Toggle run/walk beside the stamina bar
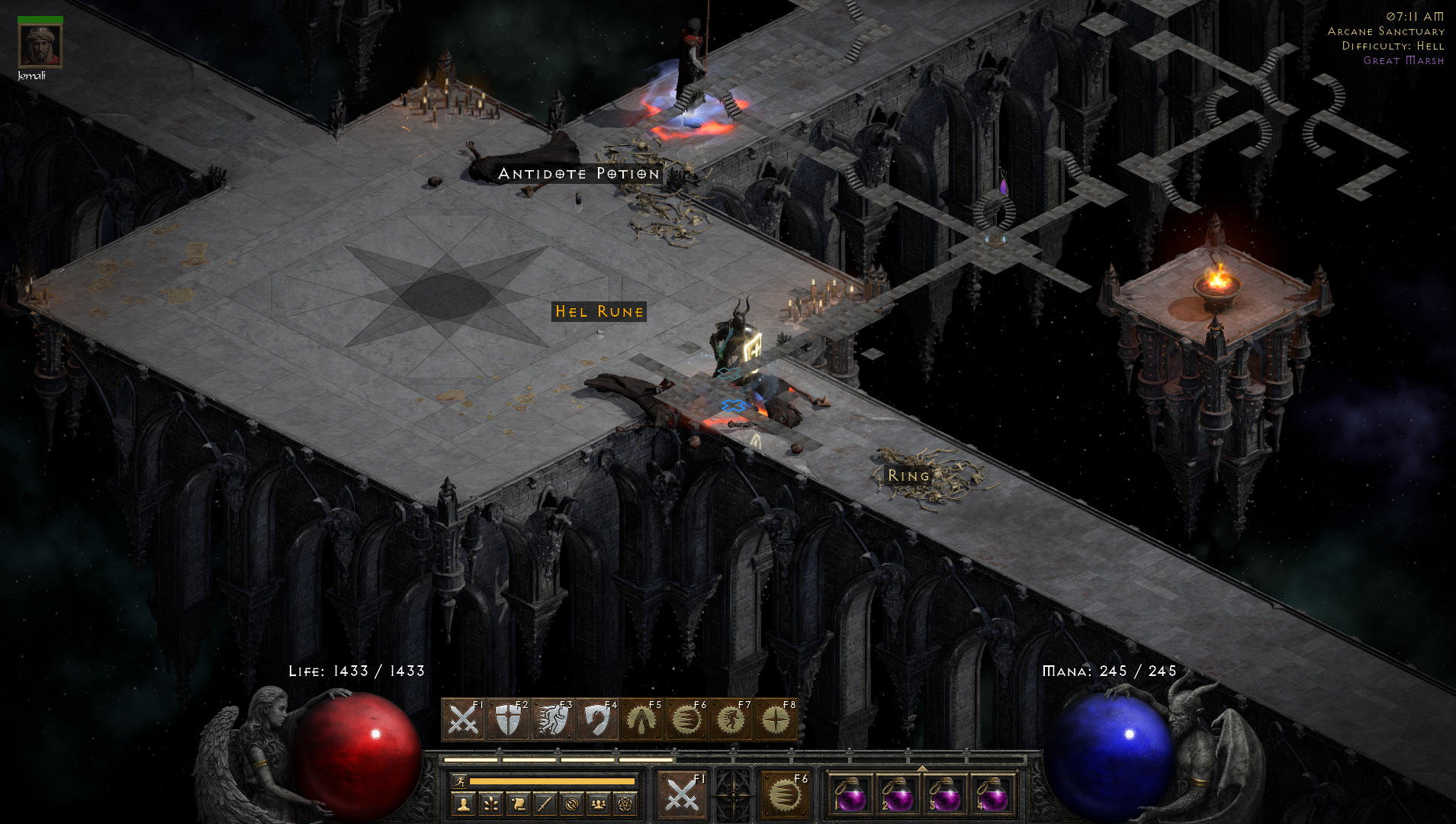Image resolution: width=1456 pixels, height=824 pixels. tap(461, 781)
